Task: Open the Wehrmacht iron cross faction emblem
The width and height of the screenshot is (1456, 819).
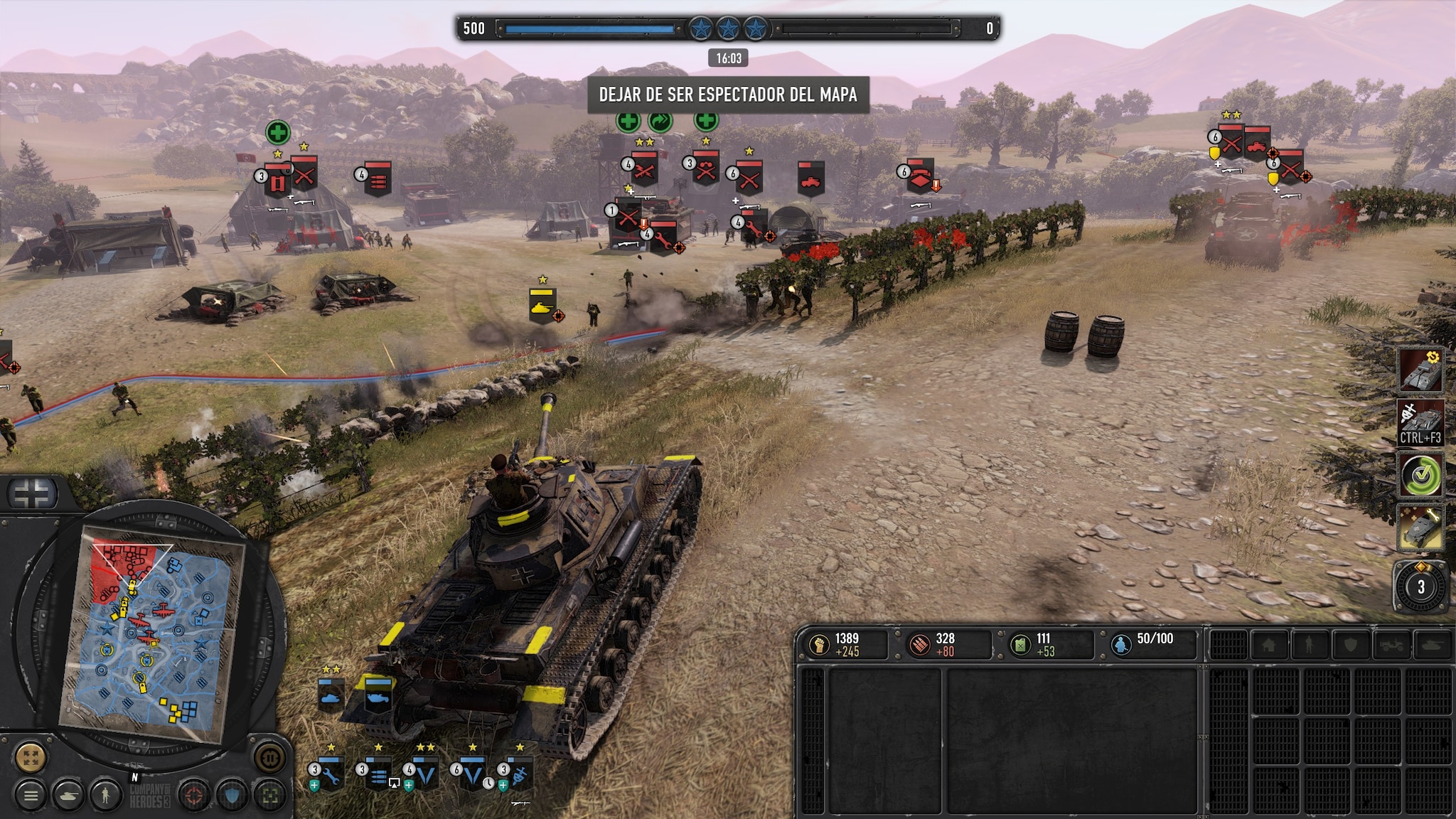Action: coord(33,493)
